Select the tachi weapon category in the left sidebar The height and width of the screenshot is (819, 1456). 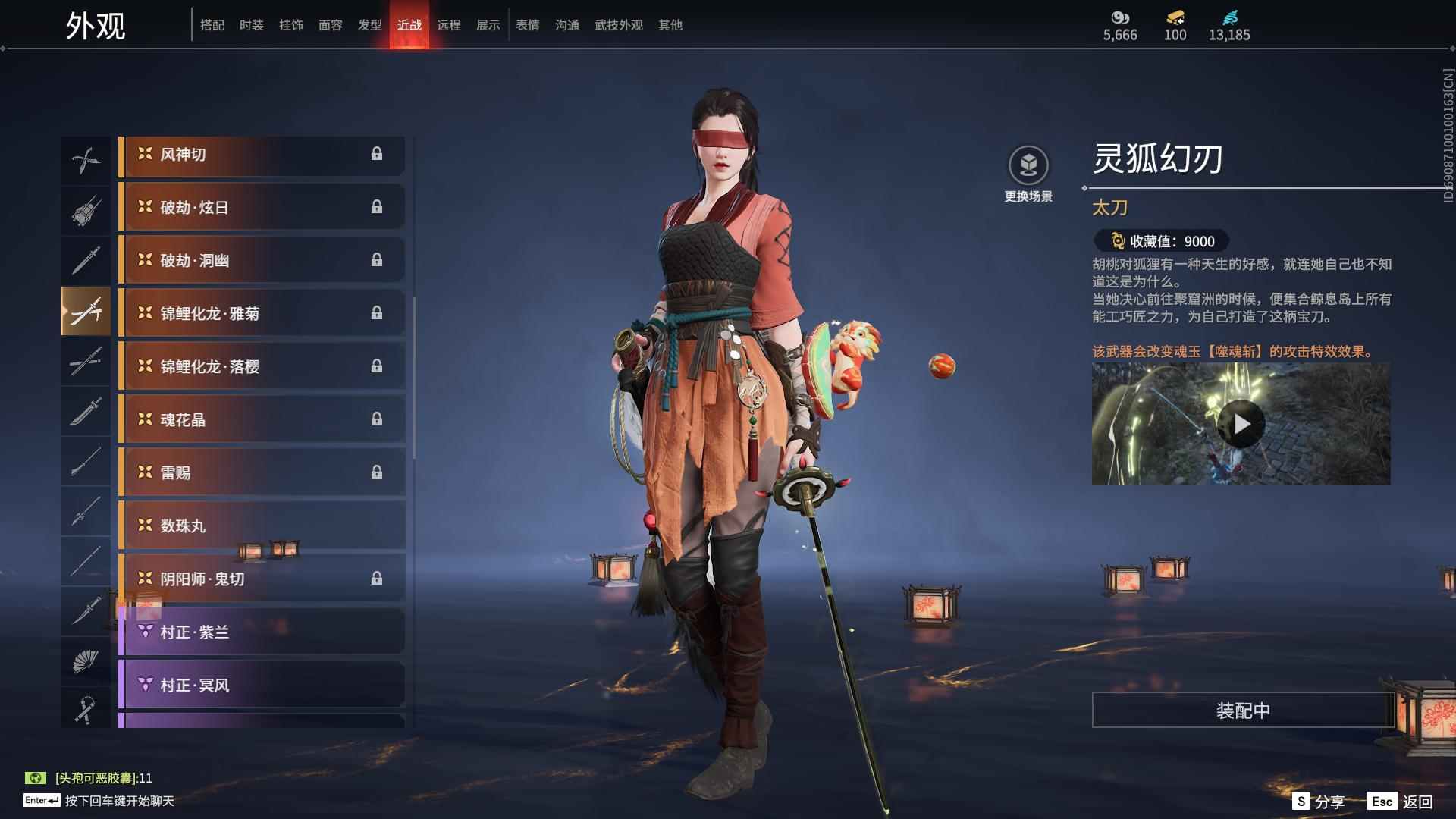point(86,311)
